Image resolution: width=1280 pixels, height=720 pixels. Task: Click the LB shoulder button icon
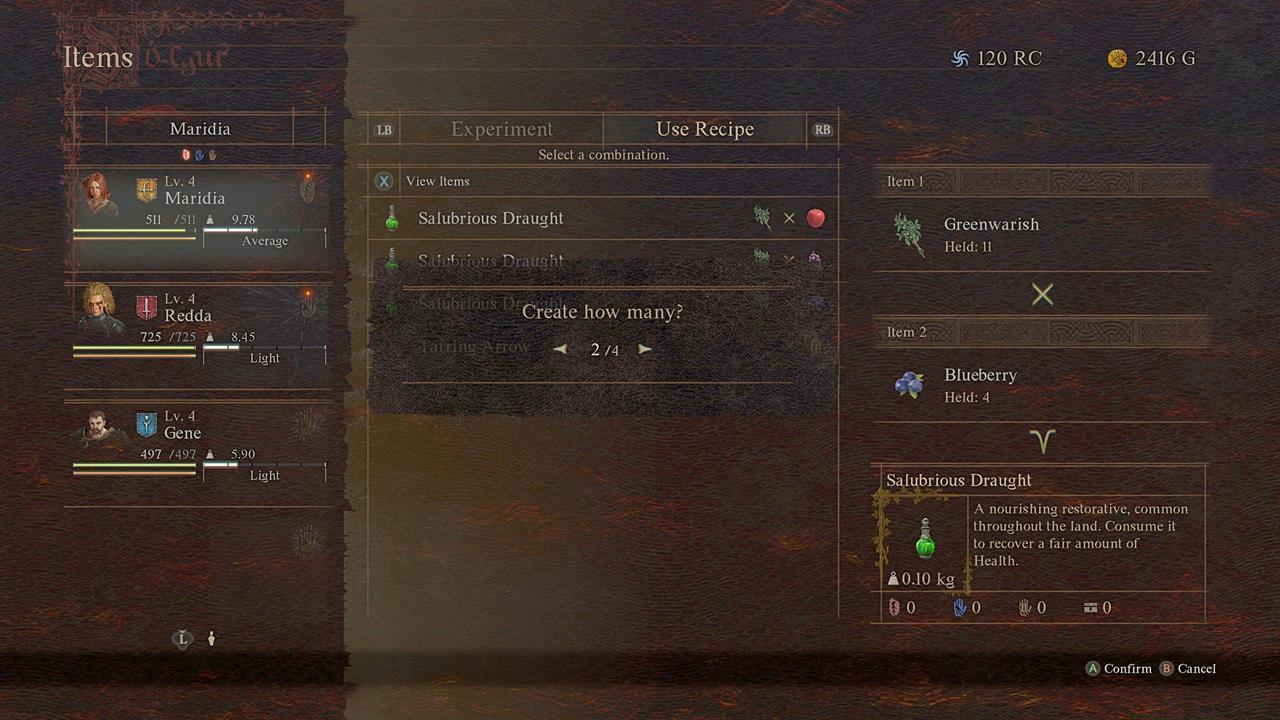tap(384, 129)
